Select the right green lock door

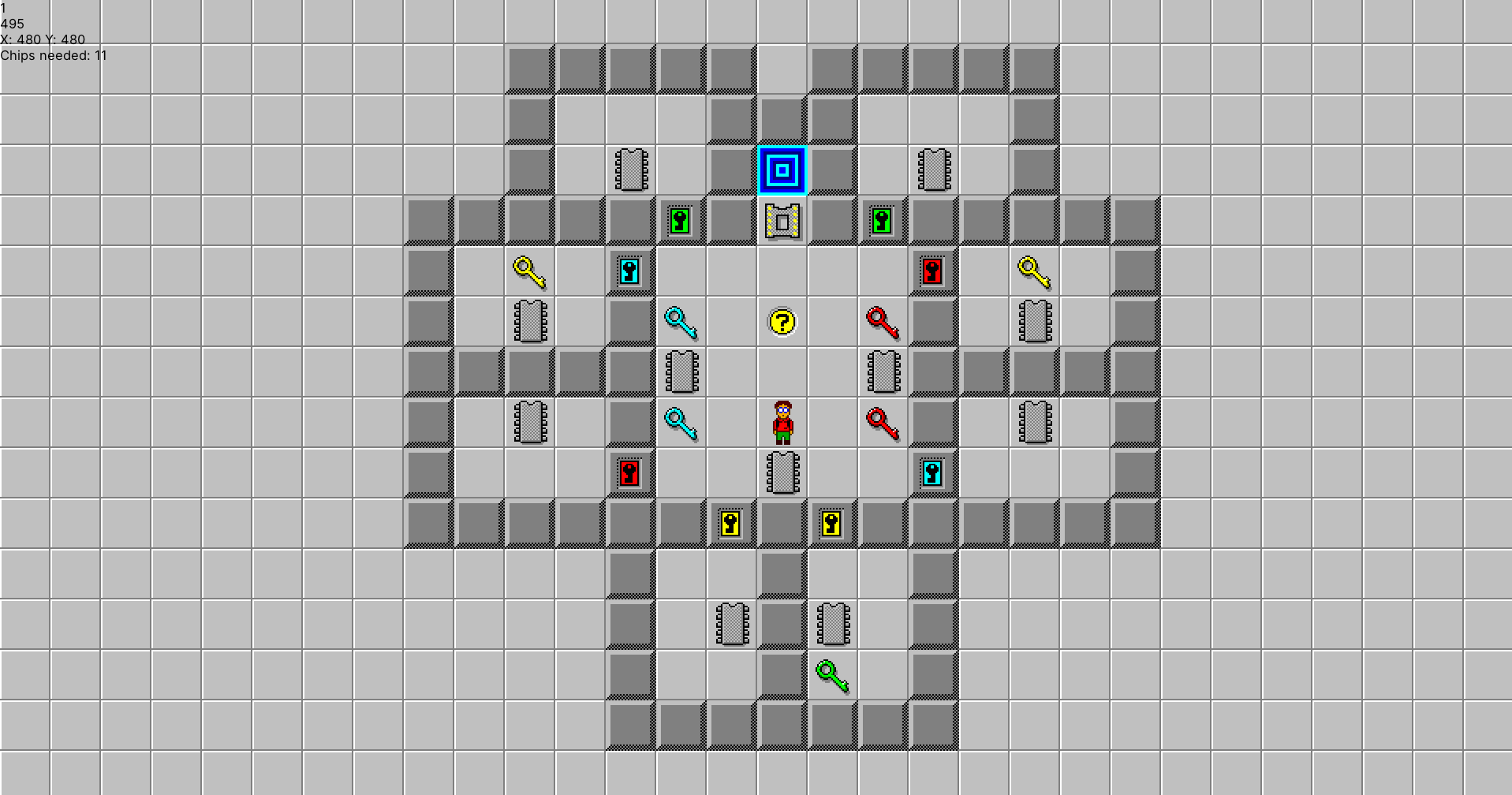point(883,220)
